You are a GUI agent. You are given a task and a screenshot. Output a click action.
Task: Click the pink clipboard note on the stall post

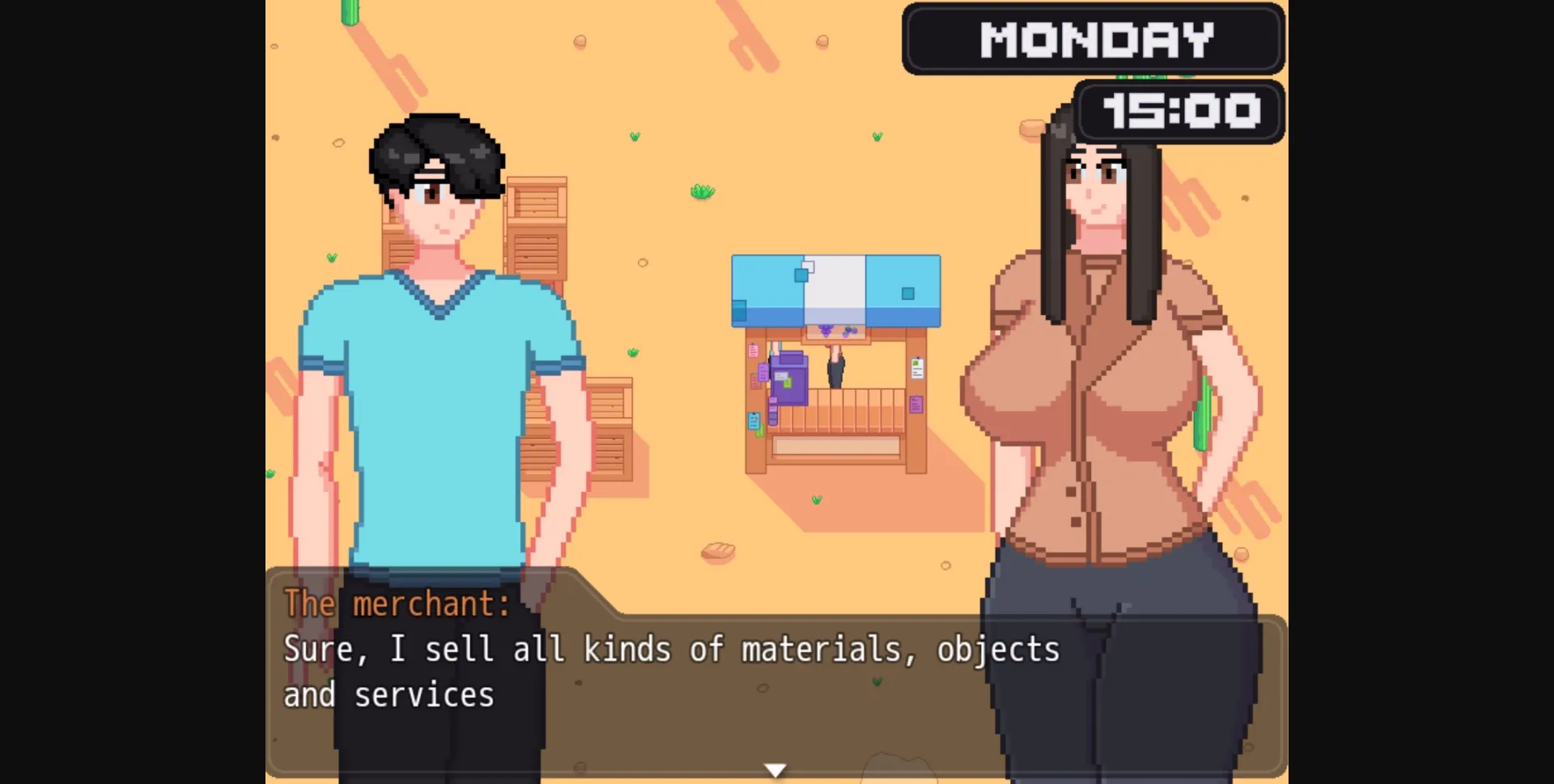click(x=753, y=350)
